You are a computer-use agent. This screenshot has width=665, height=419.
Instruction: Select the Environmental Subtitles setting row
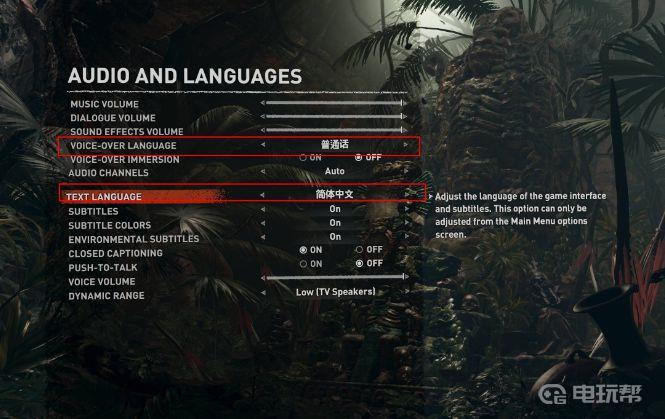coord(133,239)
